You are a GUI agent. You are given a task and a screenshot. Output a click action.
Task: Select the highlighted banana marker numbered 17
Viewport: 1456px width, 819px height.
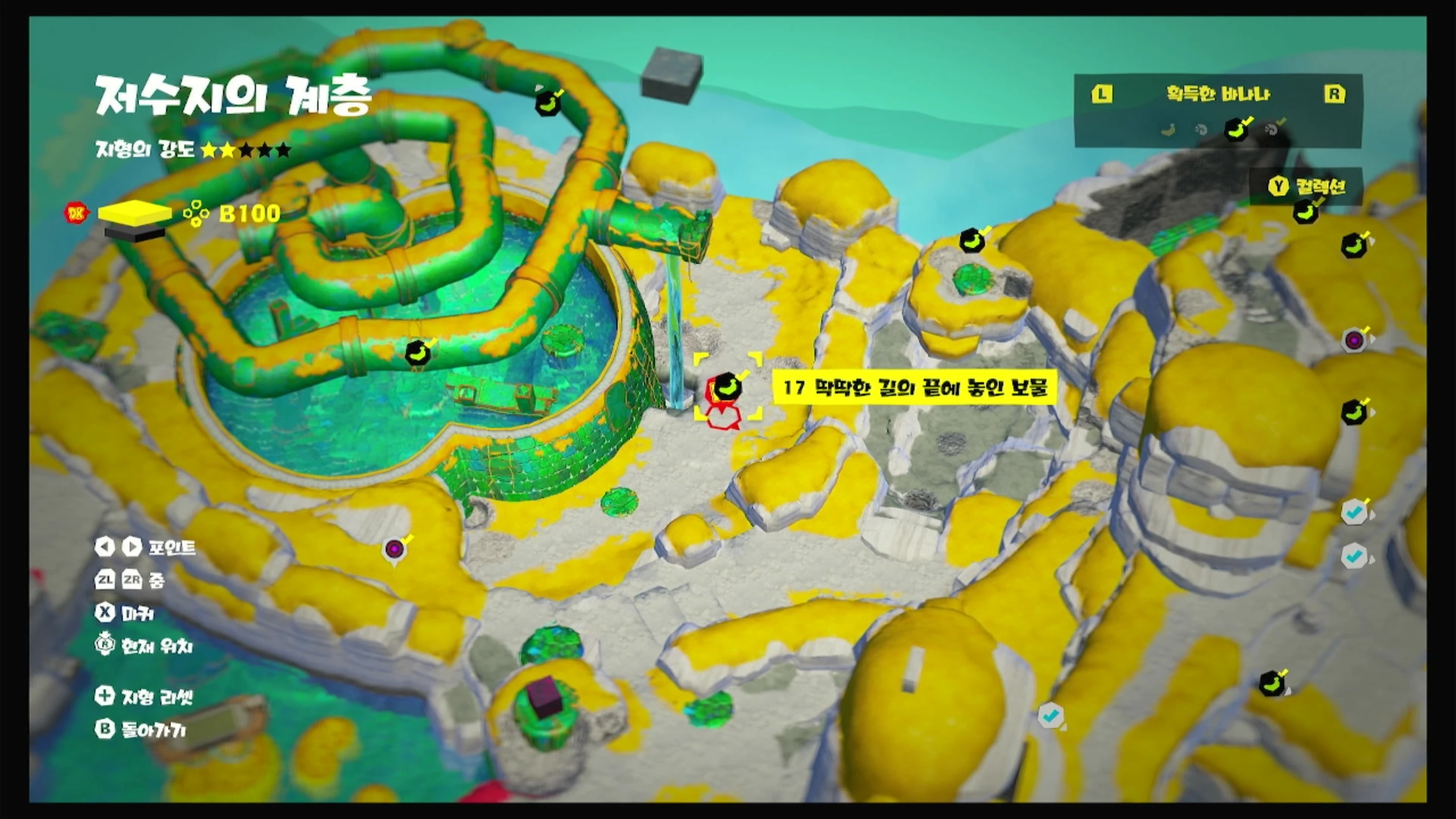(x=726, y=387)
